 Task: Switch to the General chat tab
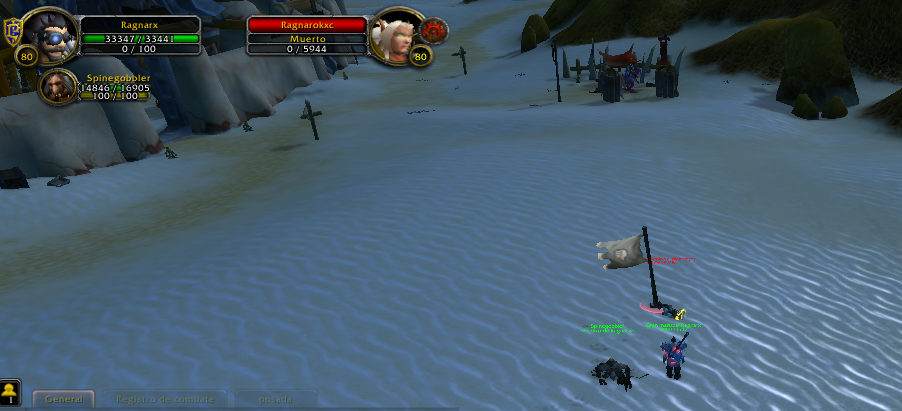63,398
